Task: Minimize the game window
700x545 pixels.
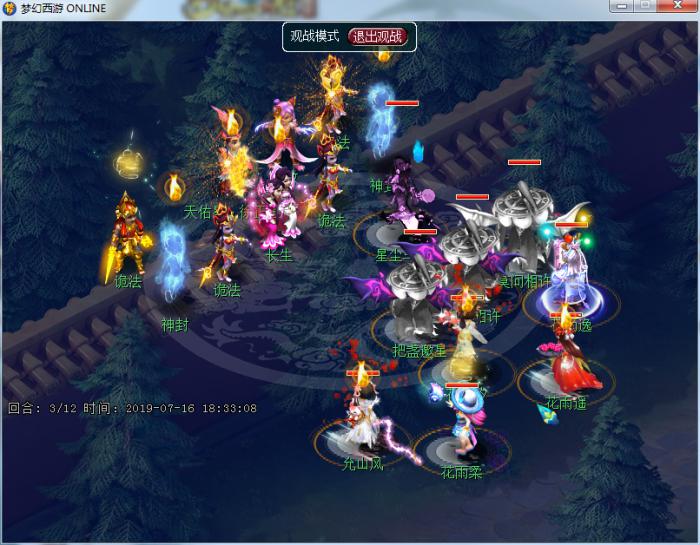Action: [620, 6]
